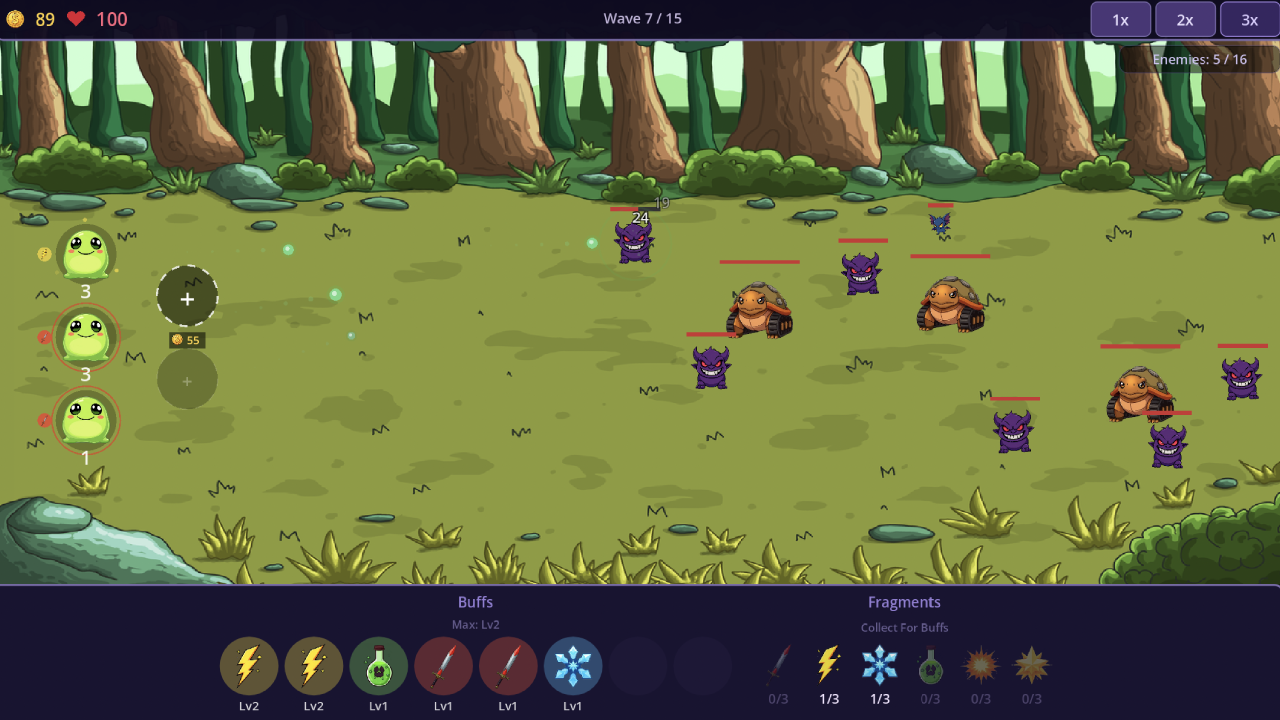Select the first Lv2 lightning buff icon

pyautogui.click(x=249, y=665)
